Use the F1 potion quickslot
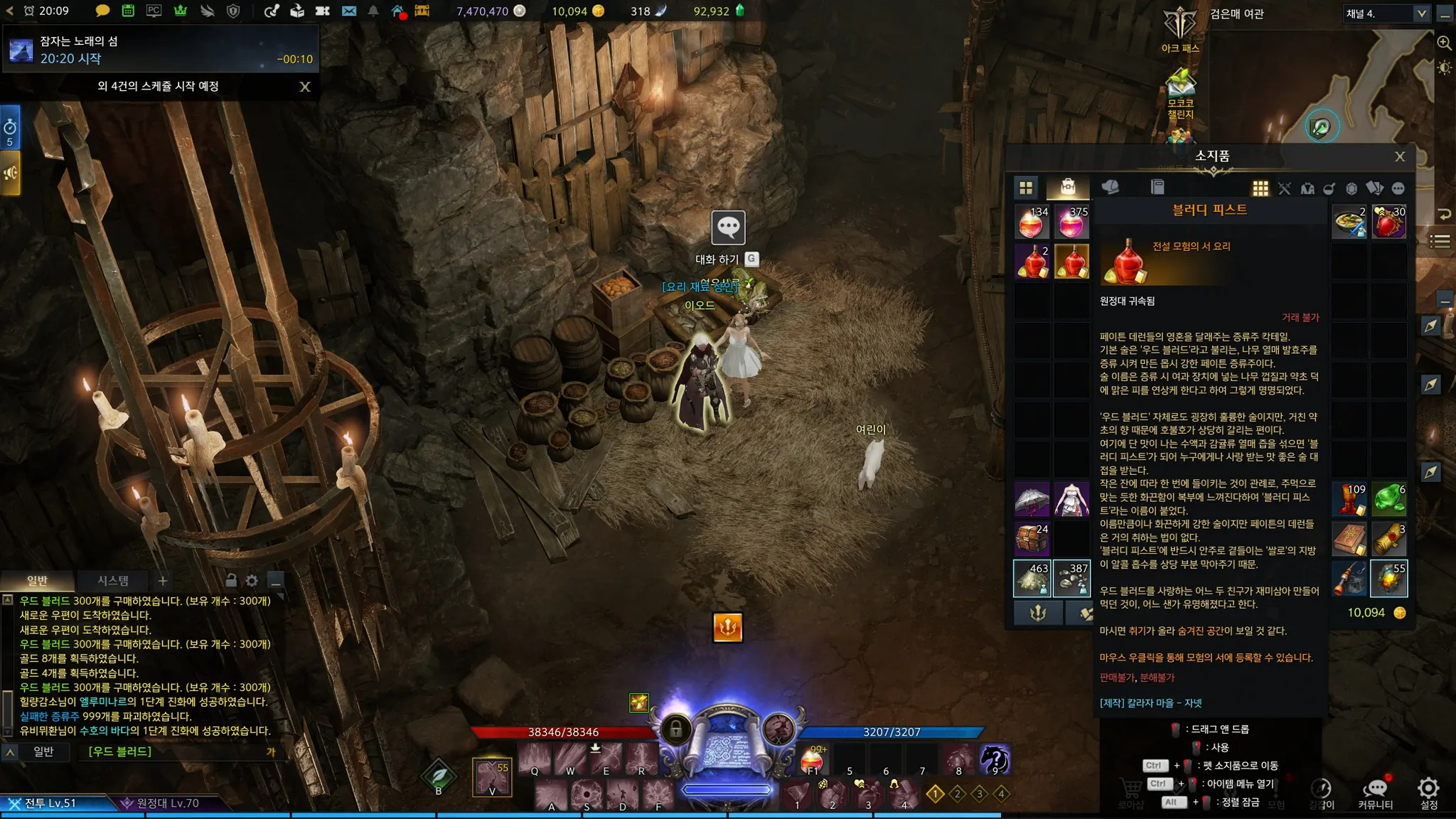The width and height of the screenshot is (1456, 819). (x=812, y=761)
